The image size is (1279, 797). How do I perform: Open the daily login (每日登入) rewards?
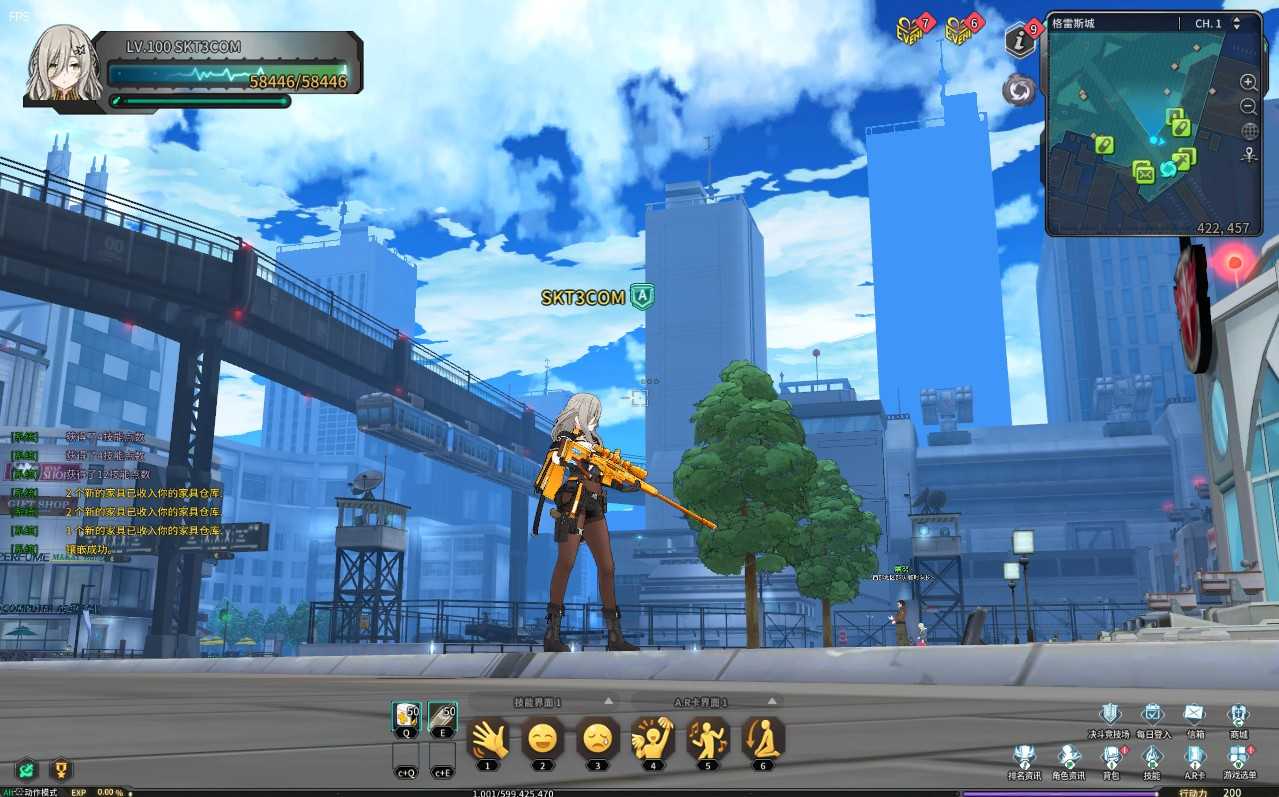coord(1152,714)
